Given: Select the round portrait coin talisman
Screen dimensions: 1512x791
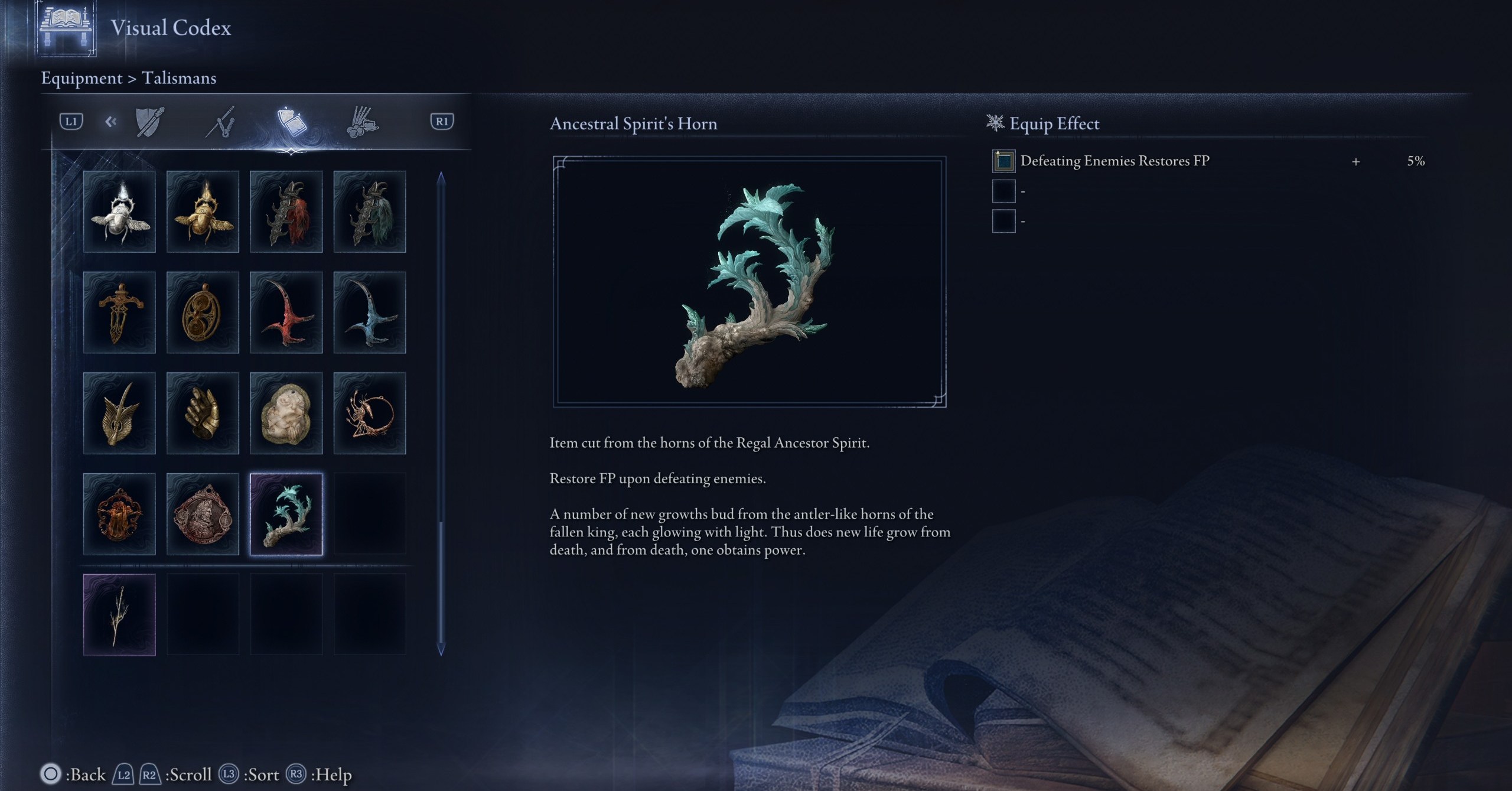Looking at the screenshot, I should 203,514.
